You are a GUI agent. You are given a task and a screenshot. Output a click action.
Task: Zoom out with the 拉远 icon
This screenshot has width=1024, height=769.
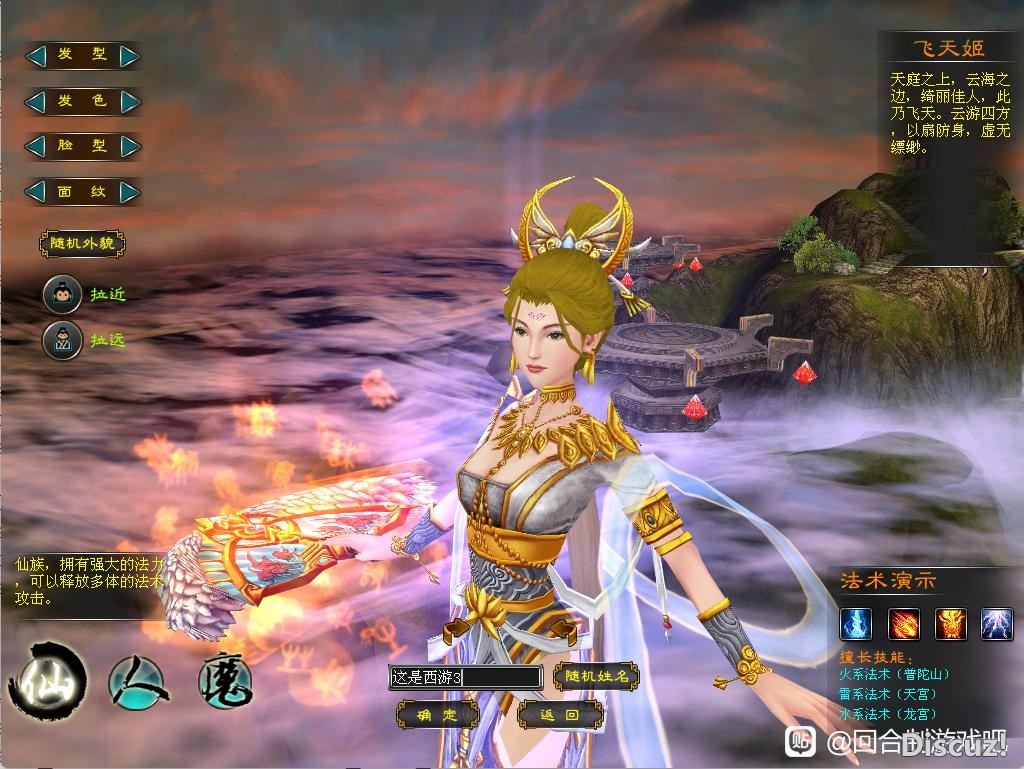pyautogui.click(x=62, y=340)
